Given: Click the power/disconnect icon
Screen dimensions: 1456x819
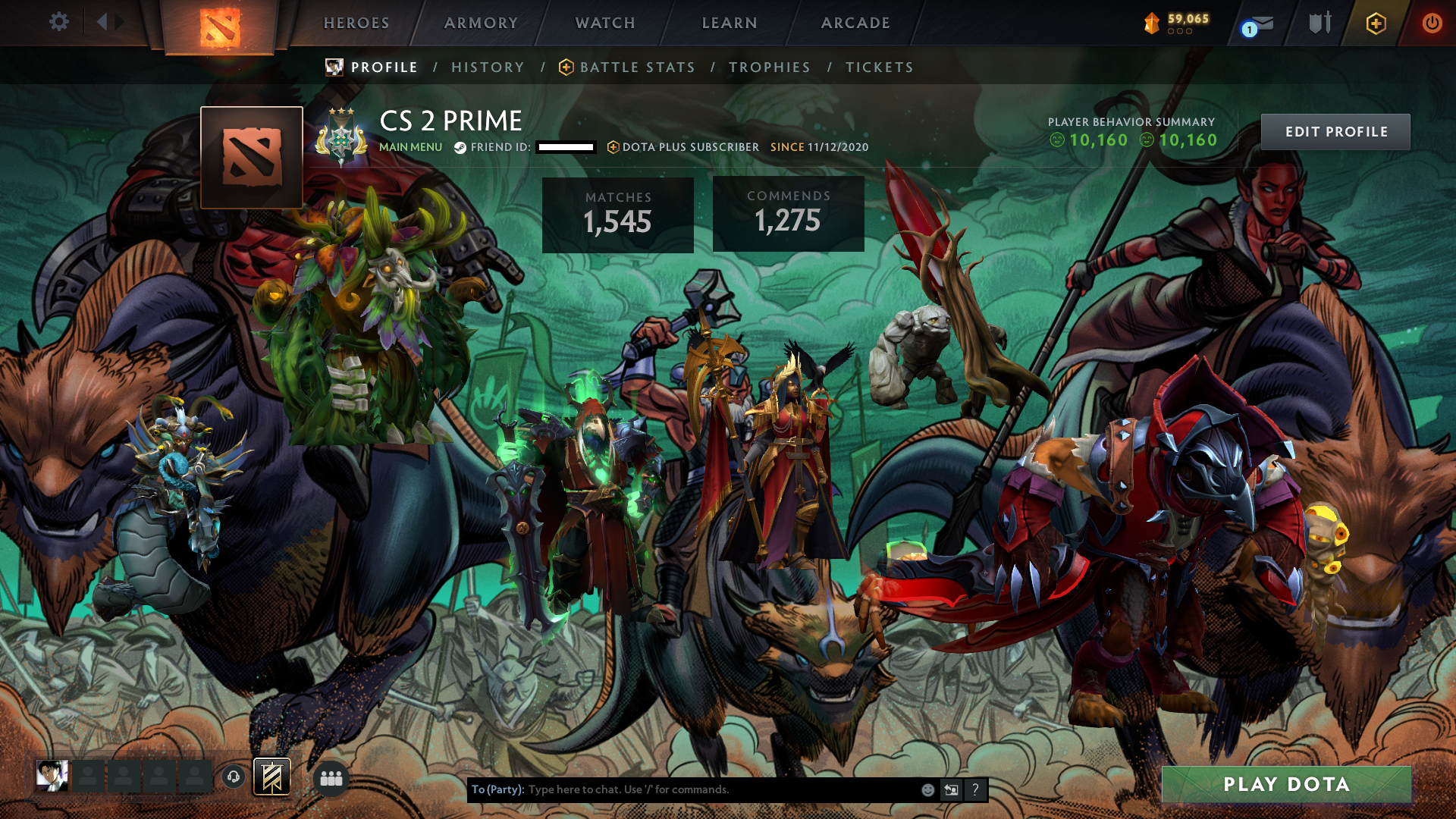Looking at the screenshot, I should coord(1432,24).
